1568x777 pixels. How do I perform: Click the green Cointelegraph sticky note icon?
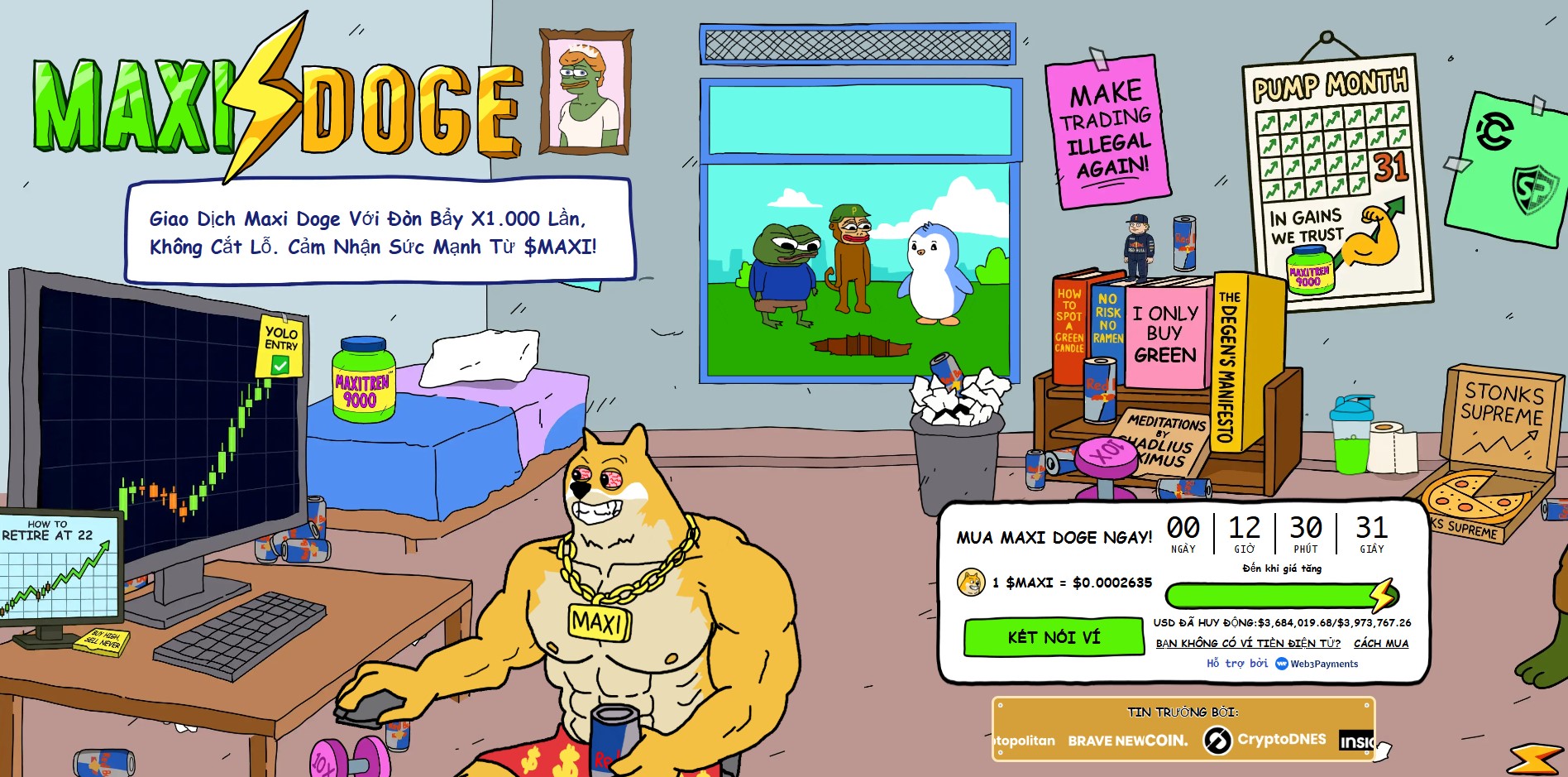(1496, 128)
